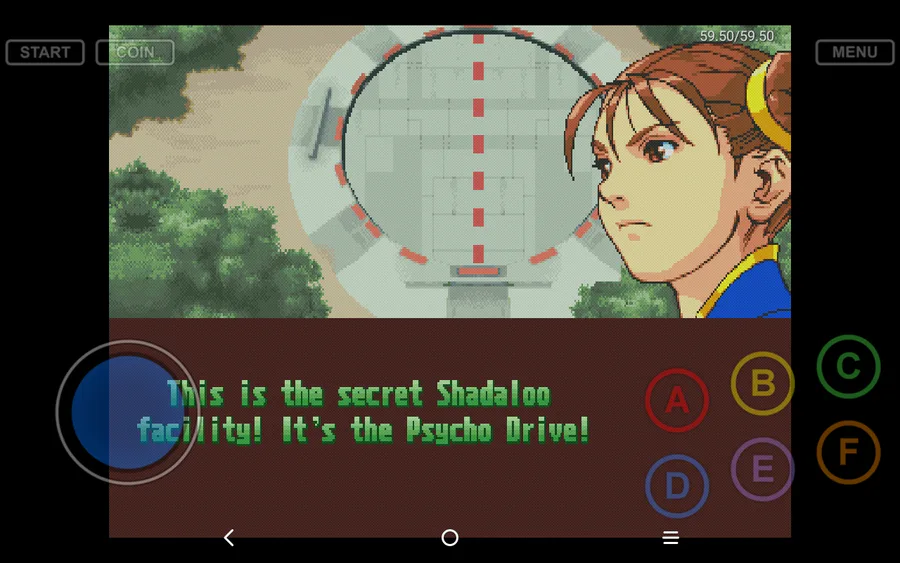Tap the green C action button
The width and height of the screenshot is (900, 563).
pos(848,367)
